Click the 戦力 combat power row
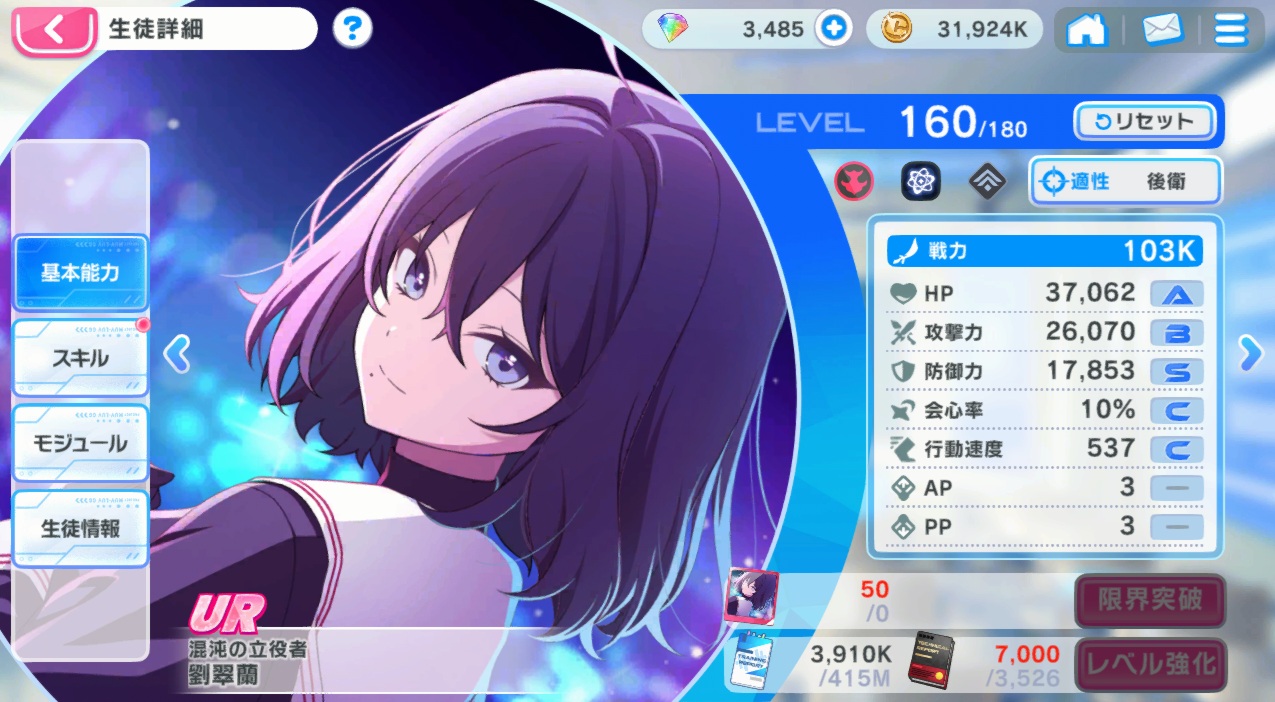 pos(1044,251)
